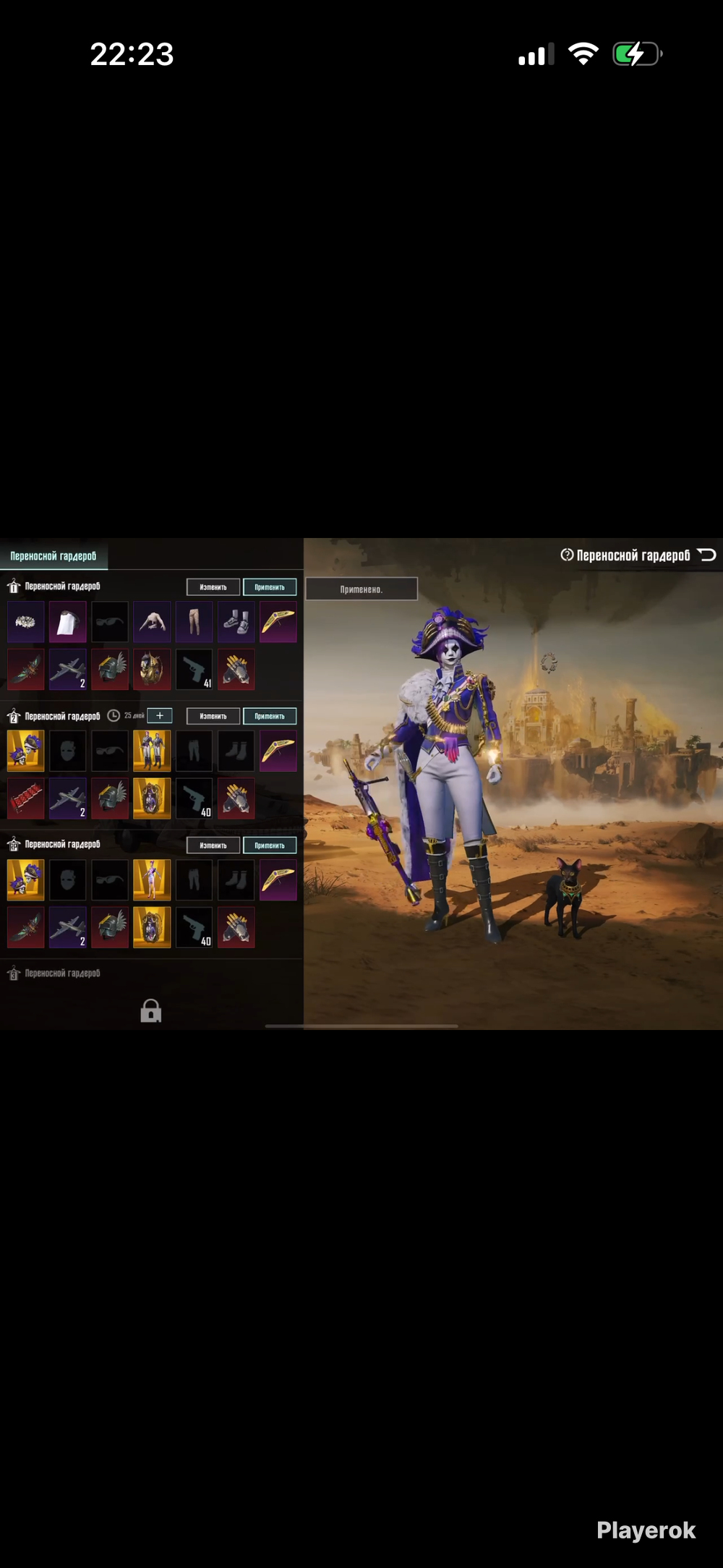723x1568 pixels.
Task: Open the Переносной гардероб tab
Action: point(54,556)
